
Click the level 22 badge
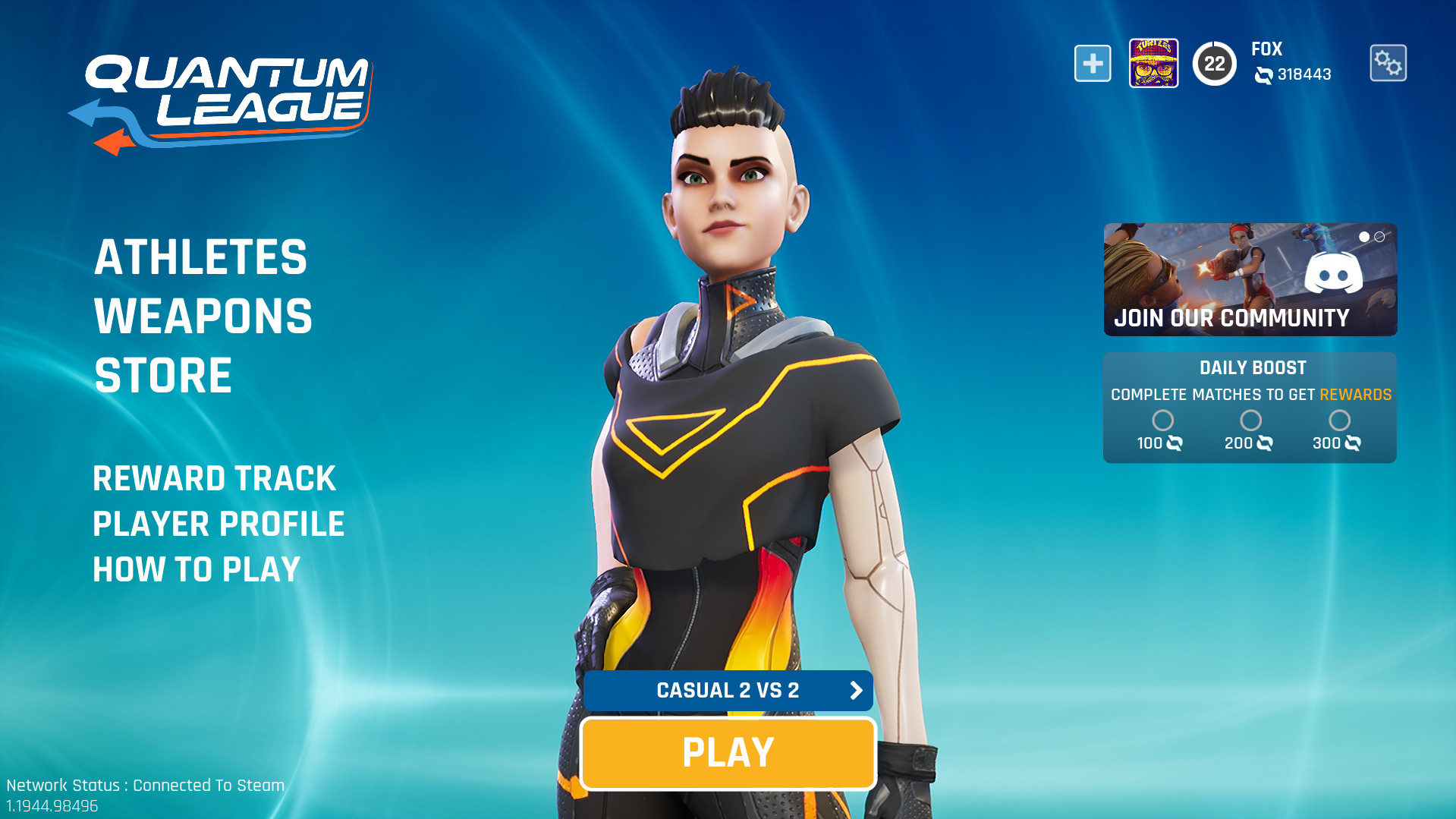1215,62
